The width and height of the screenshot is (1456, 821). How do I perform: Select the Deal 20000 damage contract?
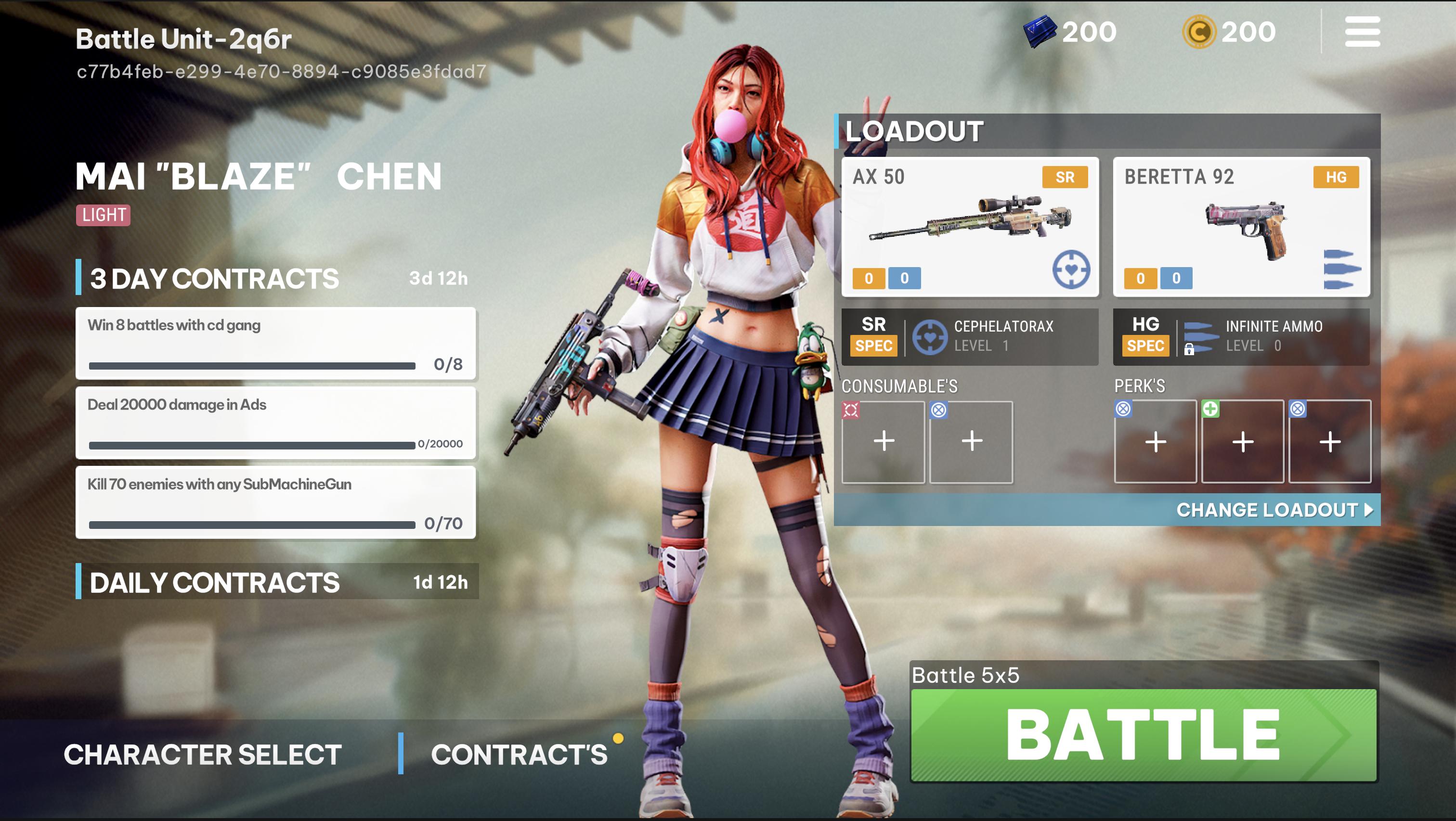click(276, 423)
